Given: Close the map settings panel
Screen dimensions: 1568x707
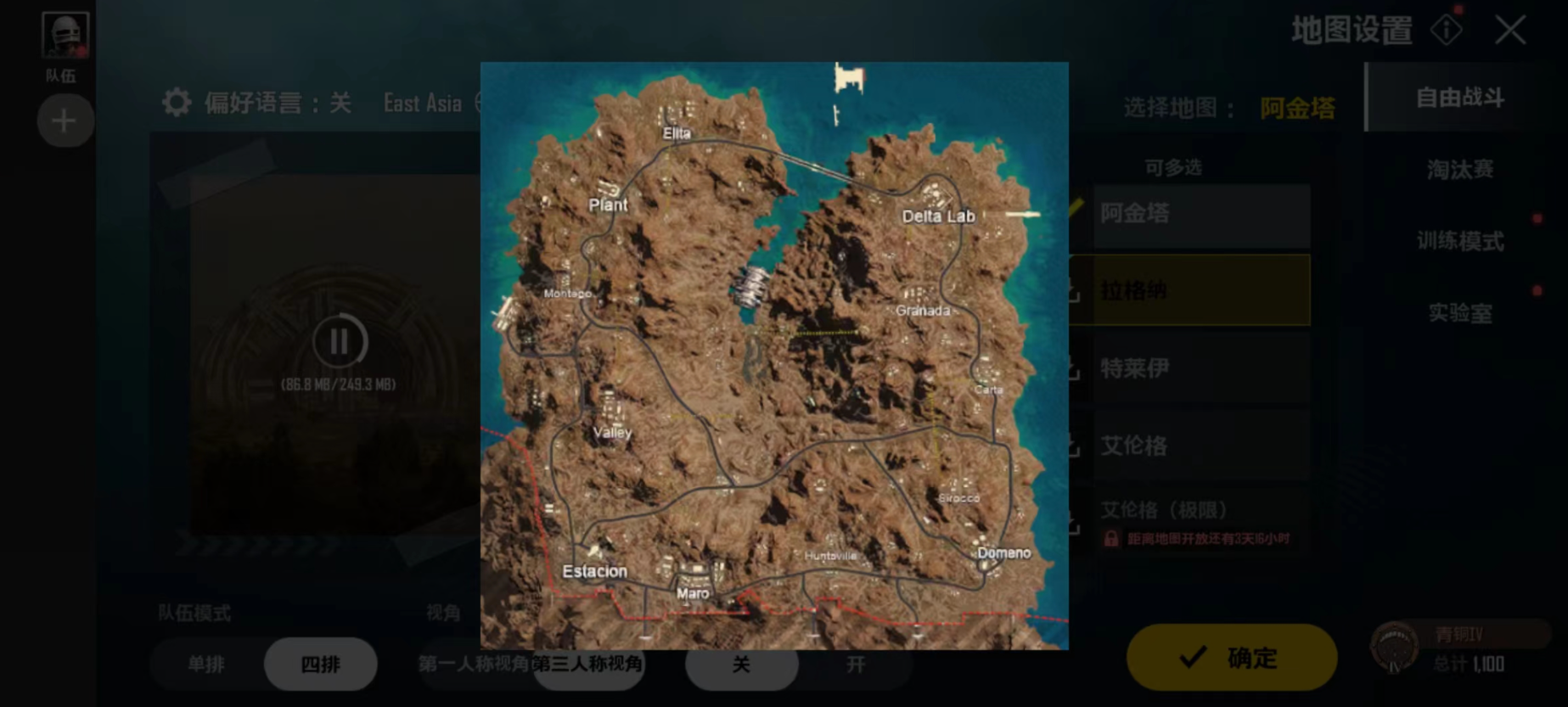Looking at the screenshot, I should (1509, 31).
